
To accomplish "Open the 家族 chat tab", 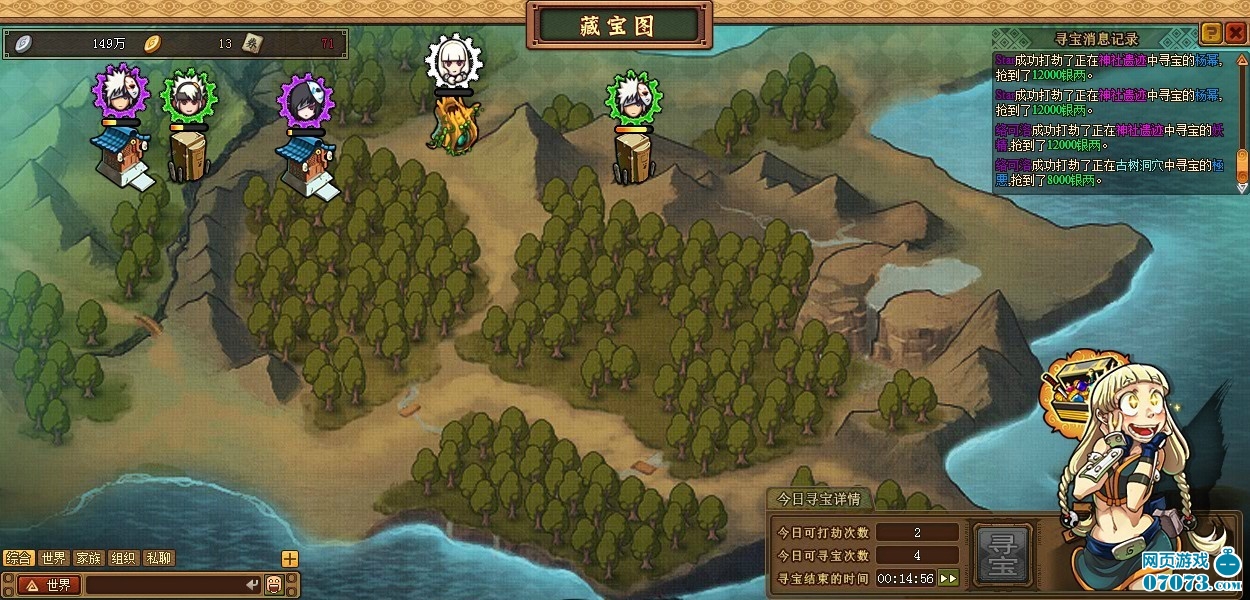I will point(89,558).
